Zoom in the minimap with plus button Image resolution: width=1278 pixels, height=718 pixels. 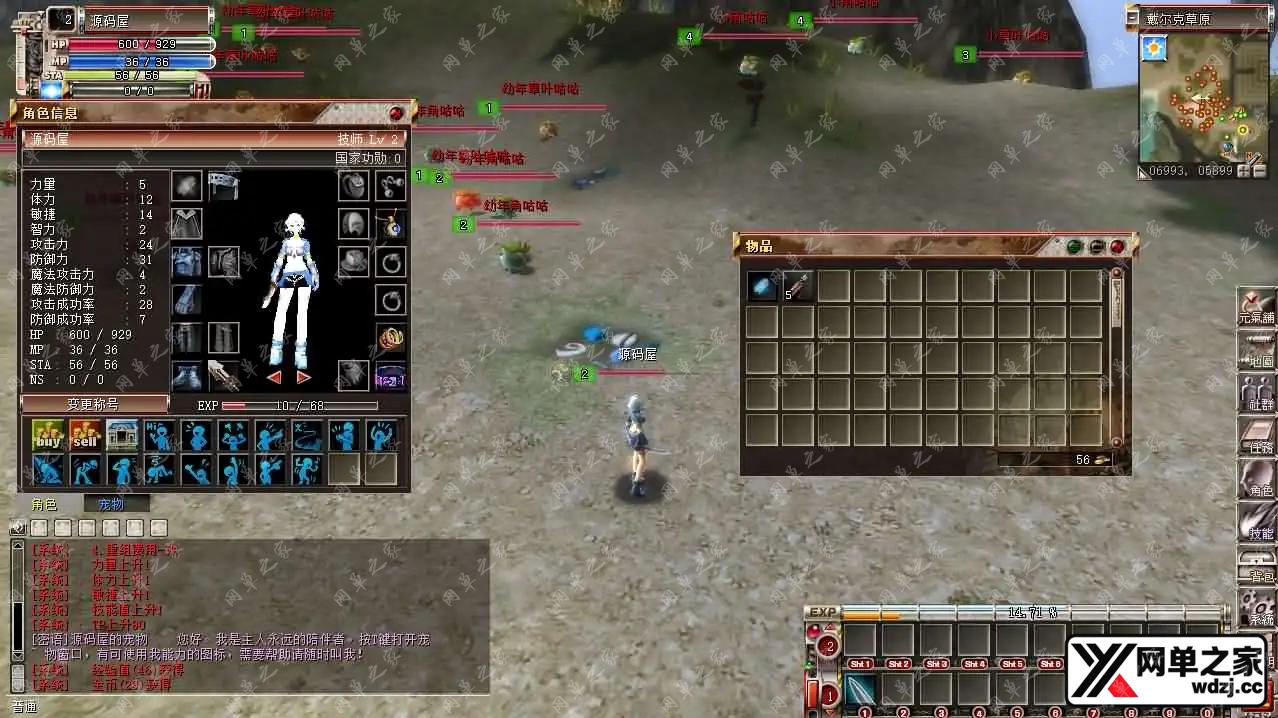click(1244, 171)
